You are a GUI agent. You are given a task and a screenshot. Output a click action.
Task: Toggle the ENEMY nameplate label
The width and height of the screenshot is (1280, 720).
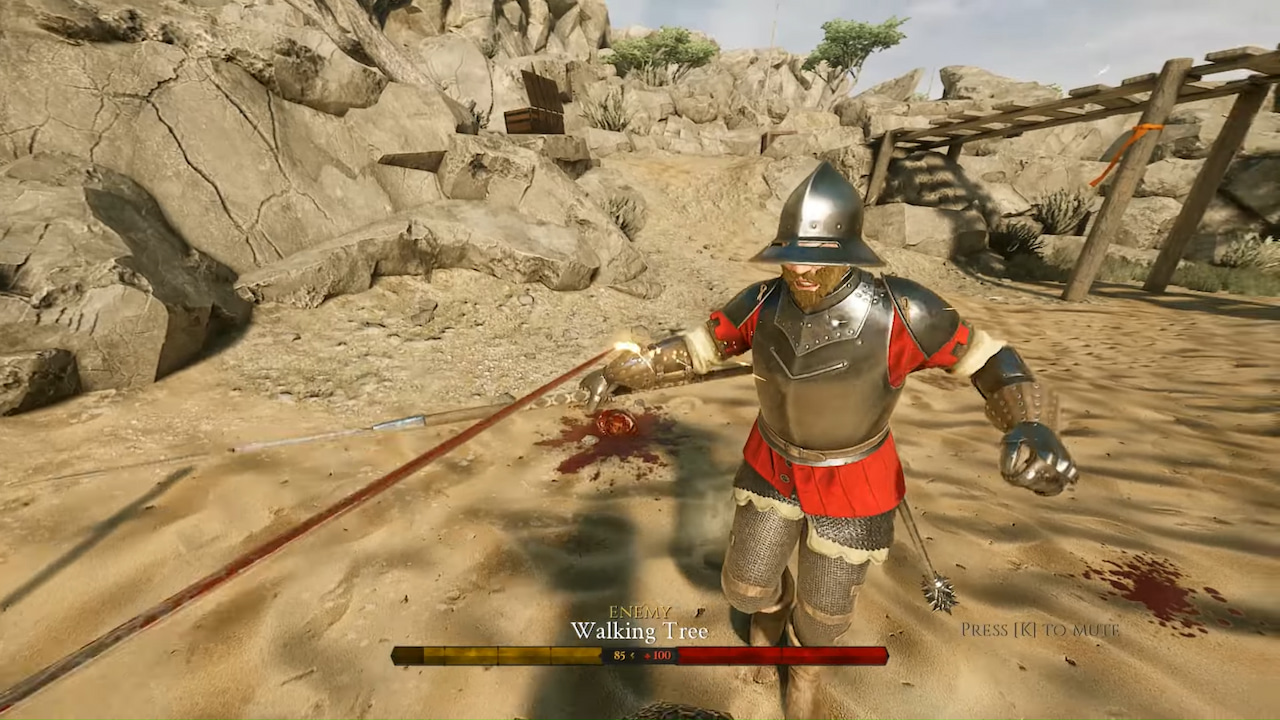640,611
